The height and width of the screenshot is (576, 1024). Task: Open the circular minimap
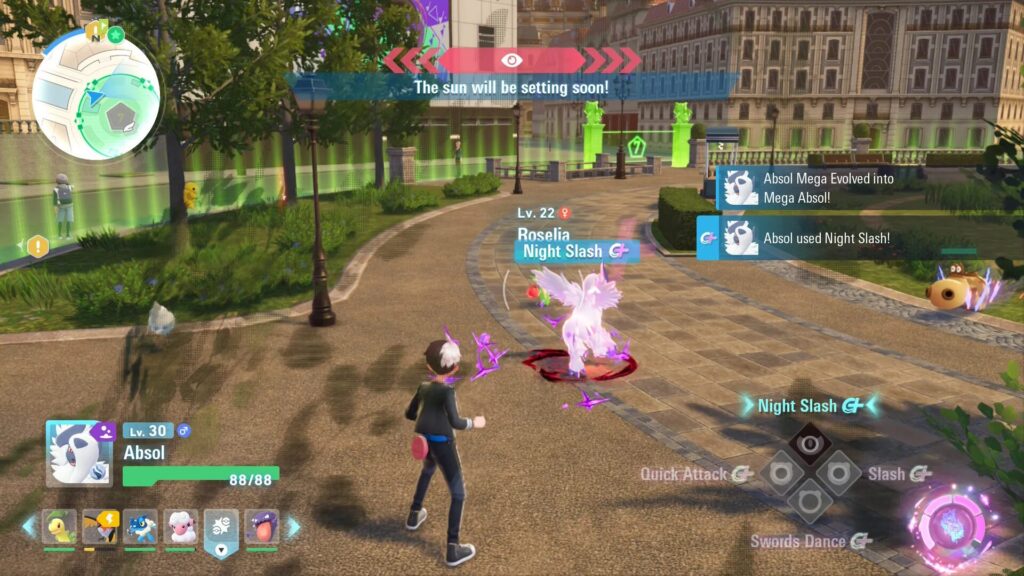[96, 93]
